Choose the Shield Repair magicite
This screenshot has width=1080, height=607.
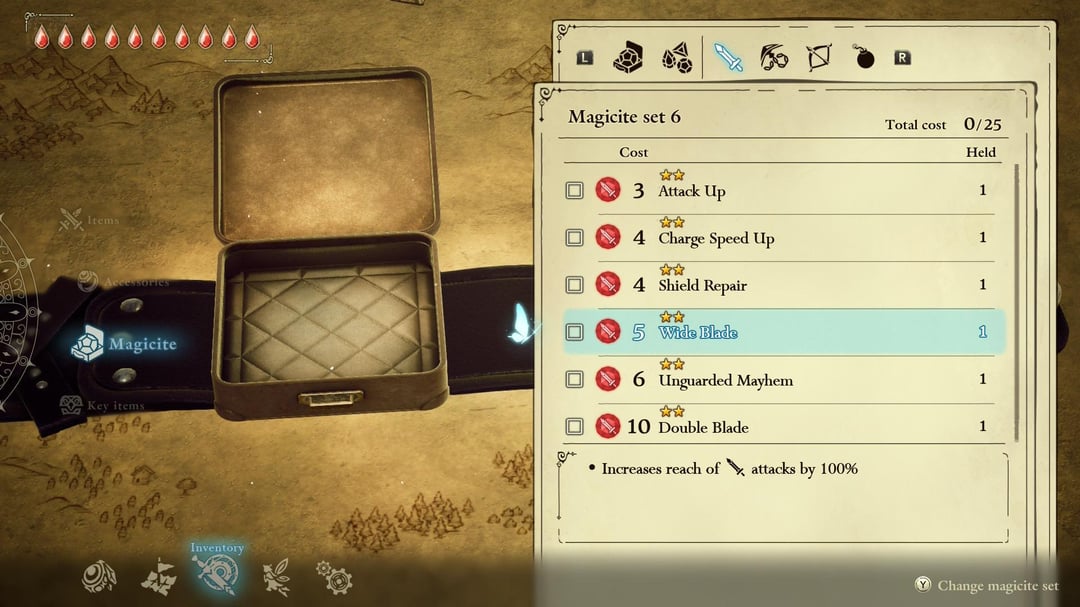(x=782, y=285)
